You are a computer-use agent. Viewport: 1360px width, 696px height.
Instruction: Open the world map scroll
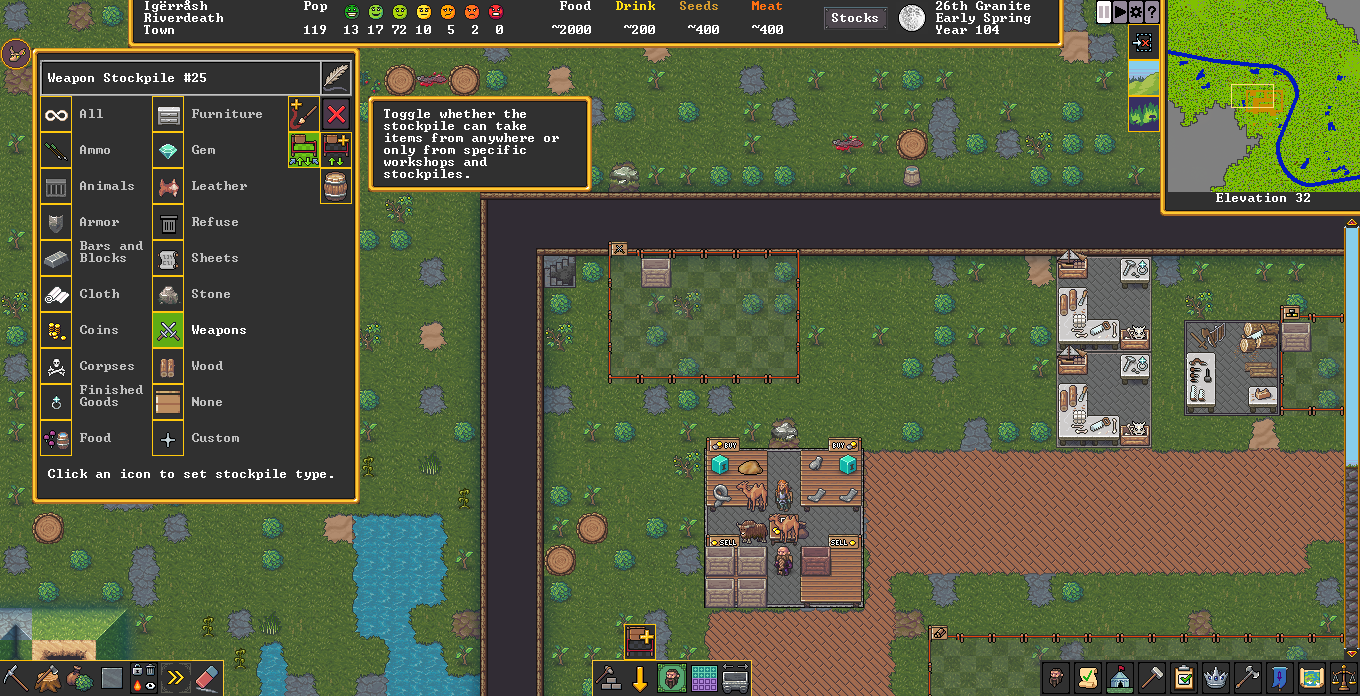coord(1311,679)
